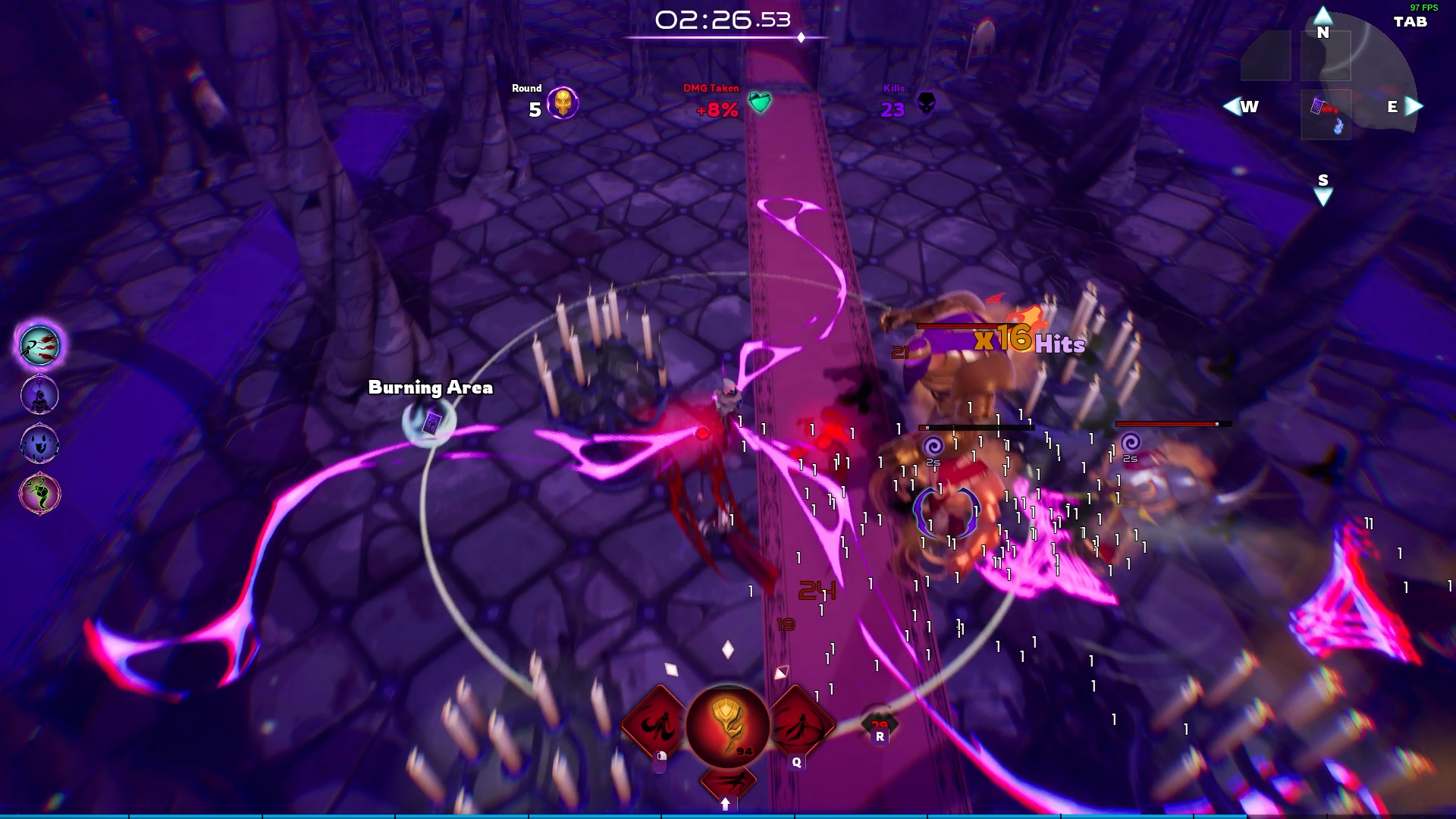The height and width of the screenshot is (819, 1456).
Task: Click the green DMG Taken heart icon
Action: pos(759,102)
